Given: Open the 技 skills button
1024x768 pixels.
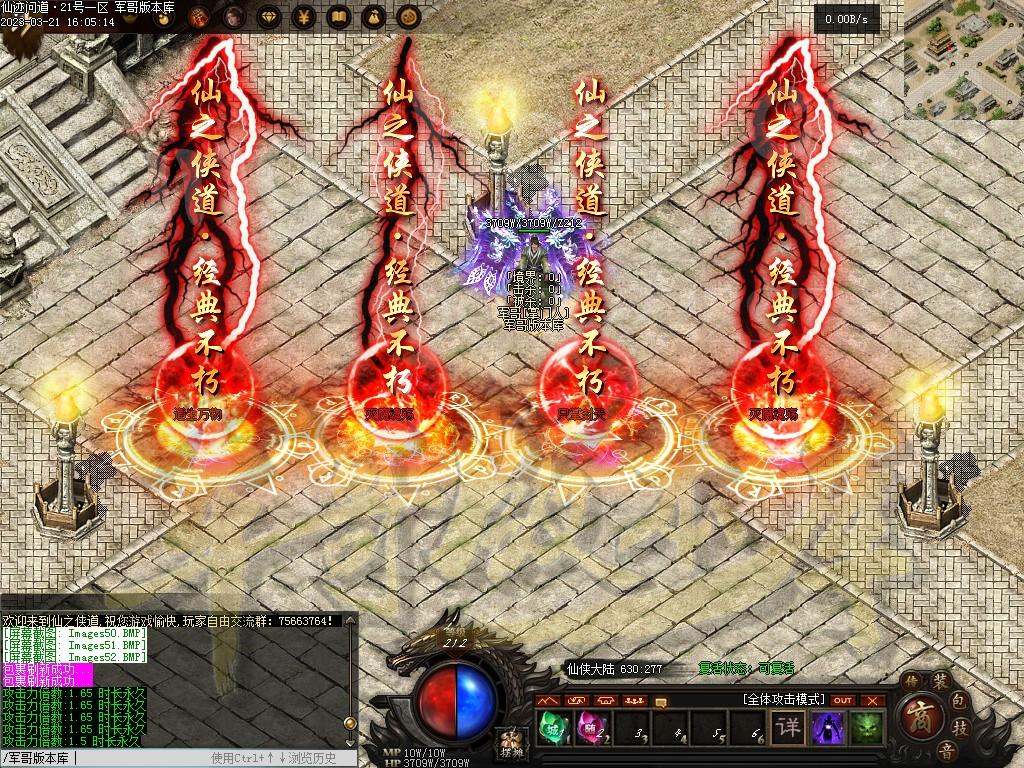Looking at the screenshot, I should tap(959, 727).
